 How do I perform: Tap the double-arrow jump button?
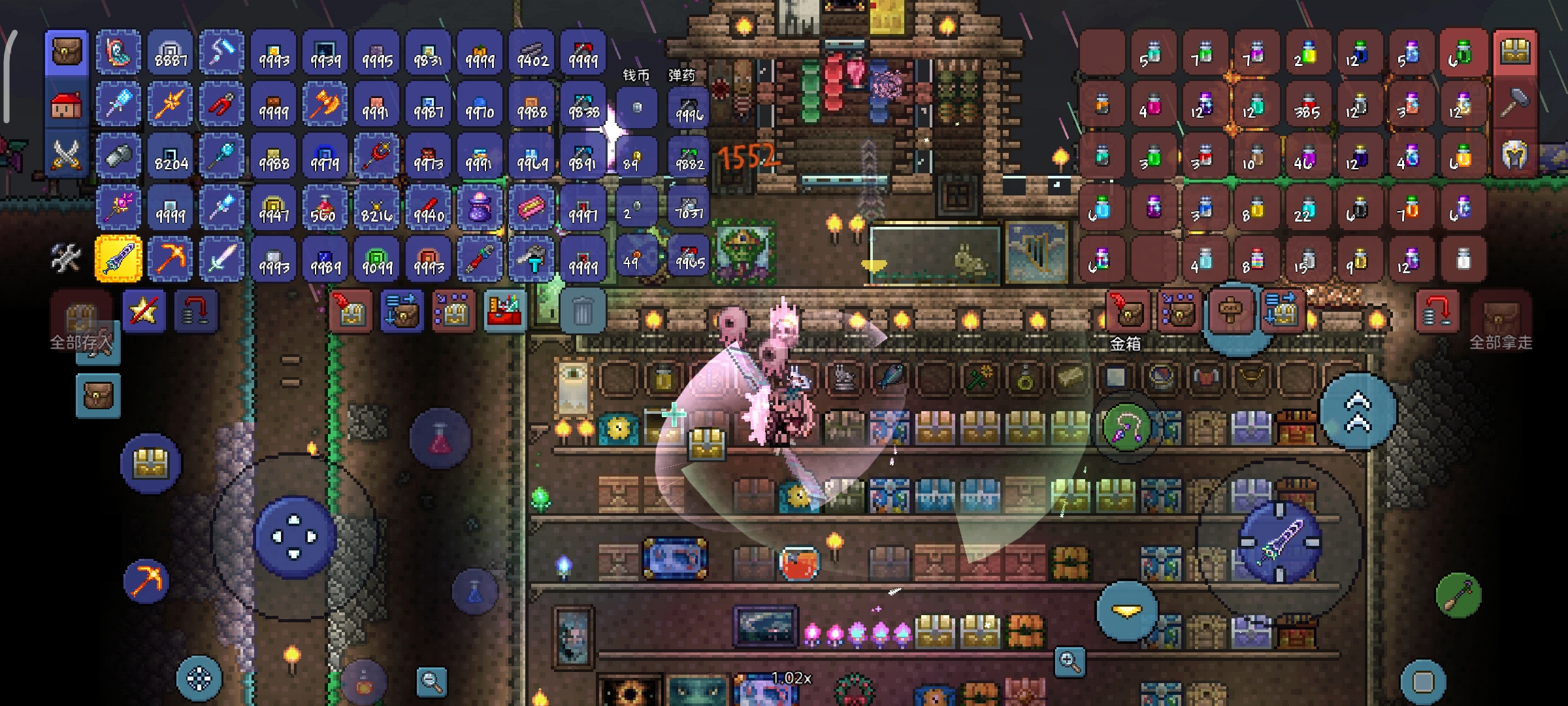pos(1358,411)
